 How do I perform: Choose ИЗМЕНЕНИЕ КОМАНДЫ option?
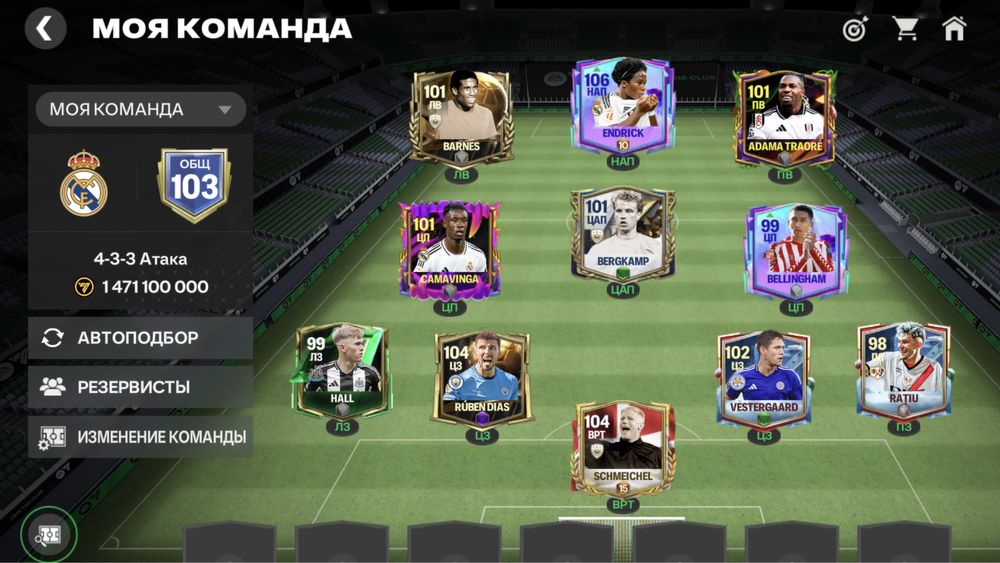140,437
